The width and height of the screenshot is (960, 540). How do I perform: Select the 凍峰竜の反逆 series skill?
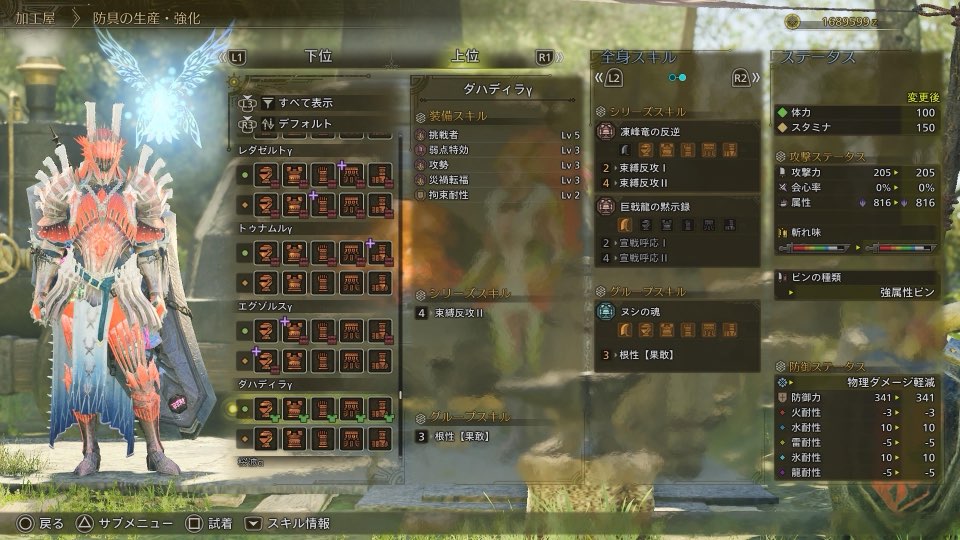(677, 131)
